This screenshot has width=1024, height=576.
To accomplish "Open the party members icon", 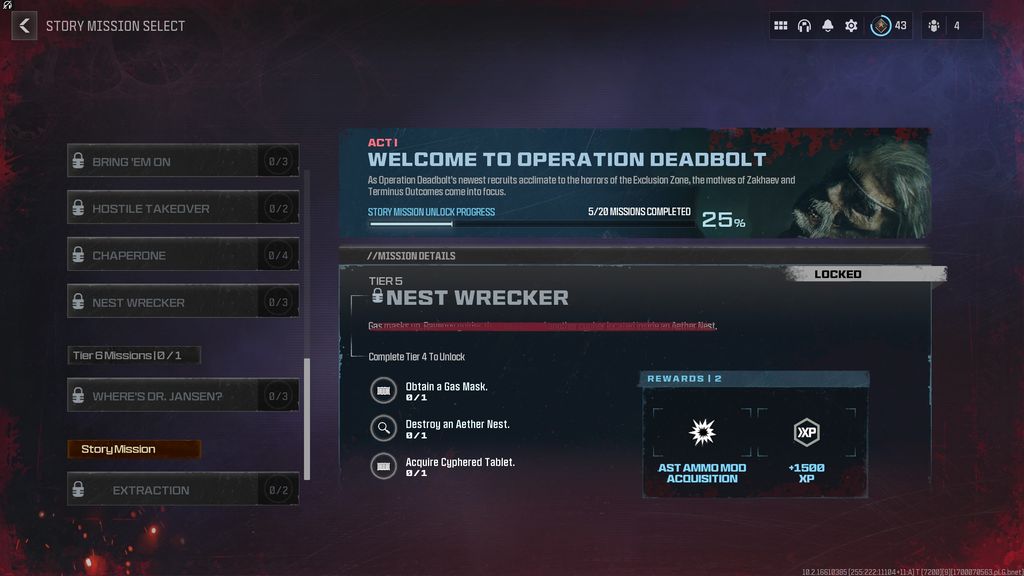I will coord(934,26).
